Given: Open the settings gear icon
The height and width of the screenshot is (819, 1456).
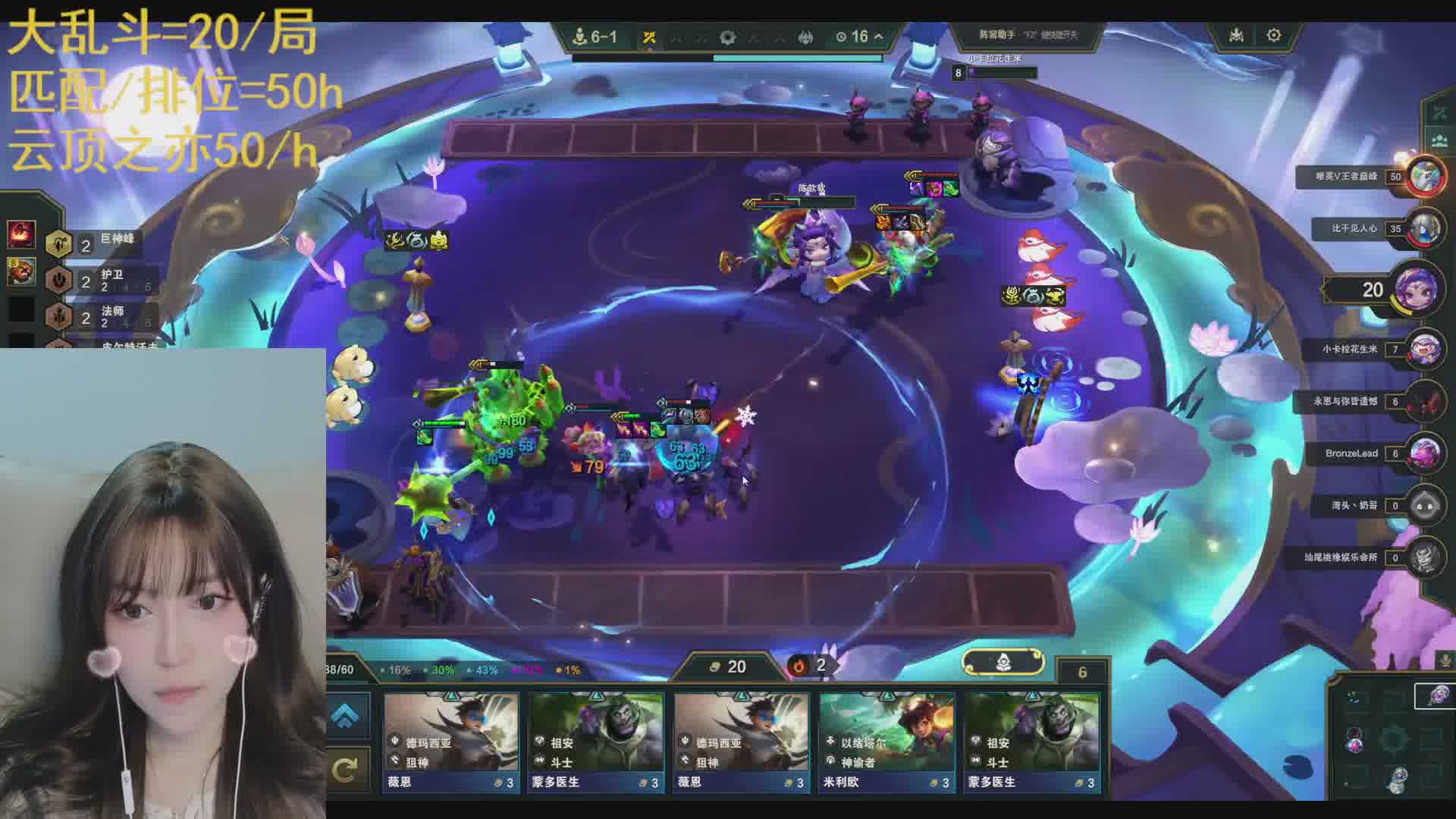Looking at the screenshot, I should coord(1273,36).
